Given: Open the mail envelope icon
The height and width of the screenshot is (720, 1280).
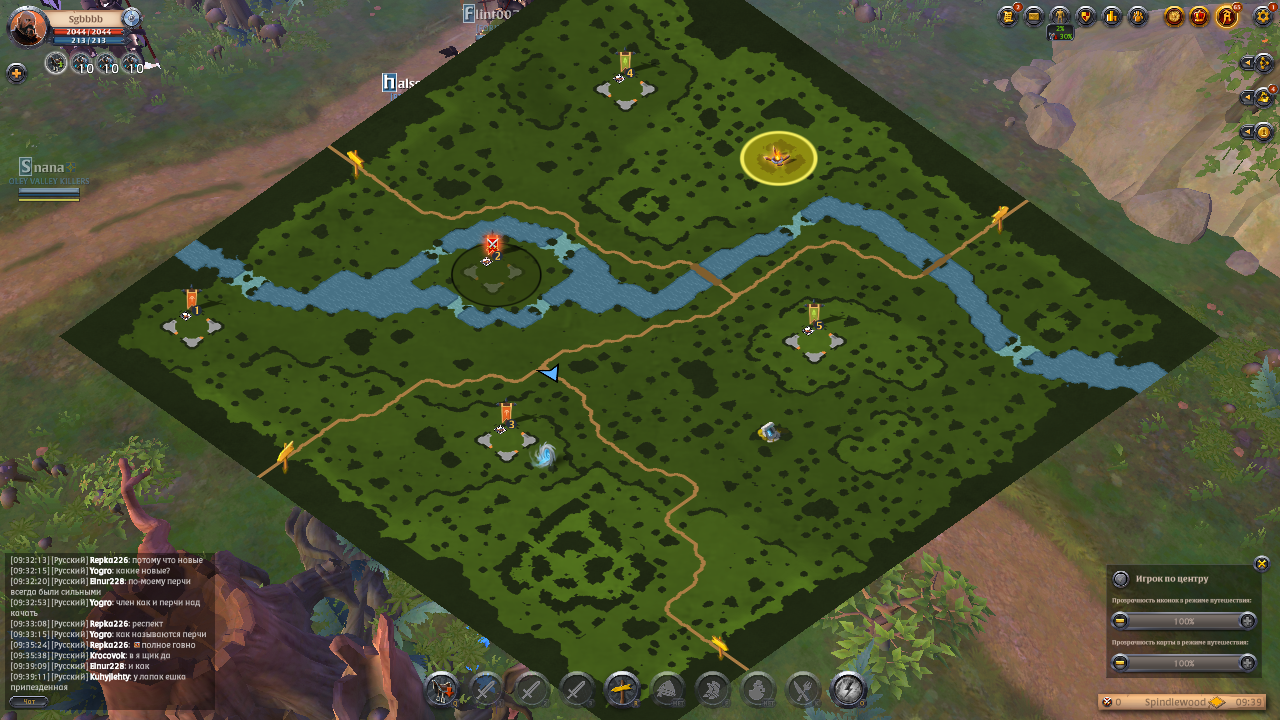Looking at the screenshot, I should tap(1035, 16).
